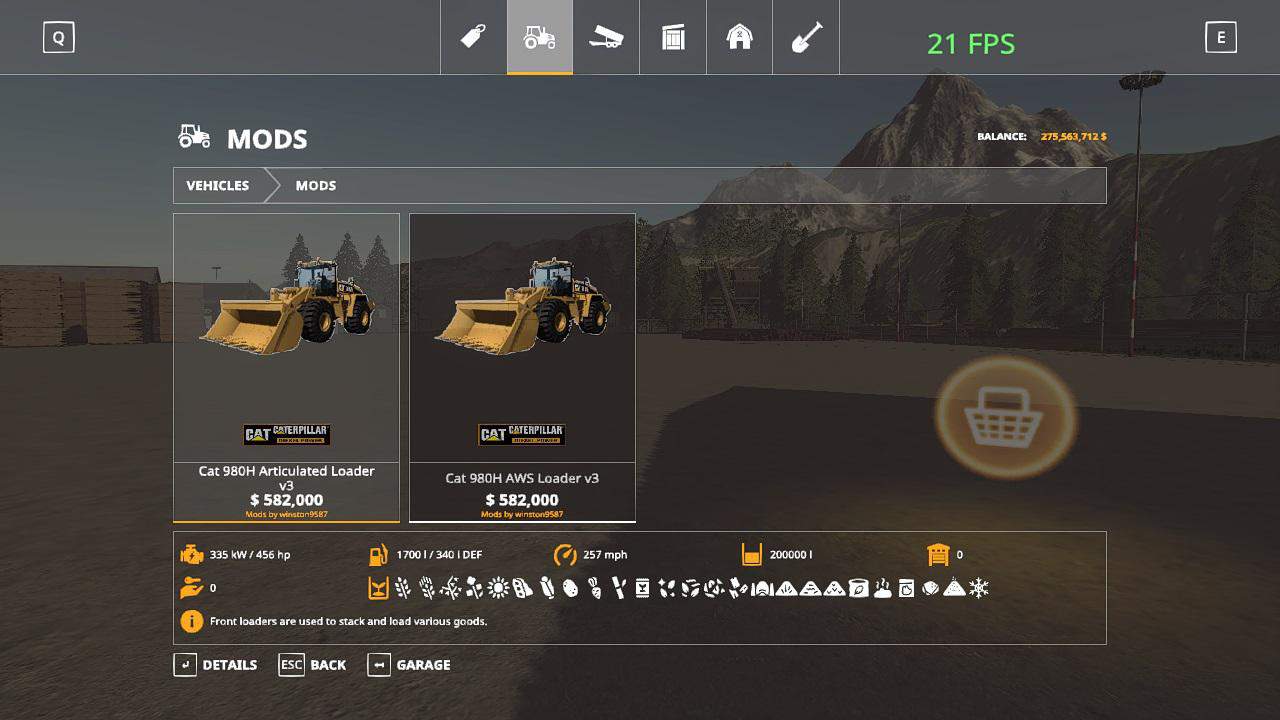Screen dimensions: 1280x720
Task: Click the info icon beside loader description
Action: coord(191,621)
